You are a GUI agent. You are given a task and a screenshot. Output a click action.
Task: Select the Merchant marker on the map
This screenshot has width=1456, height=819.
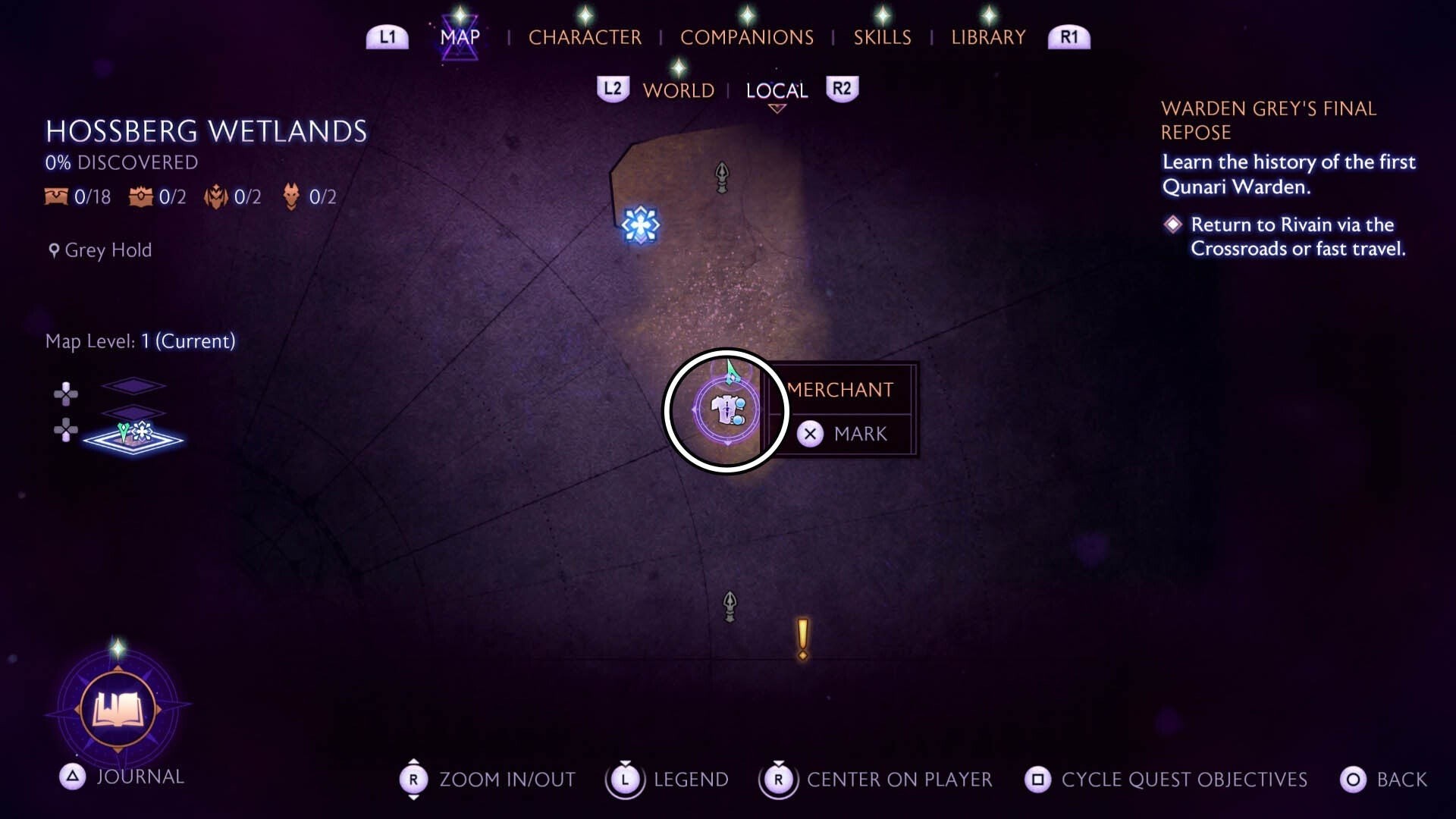click(x=726, y=410)
